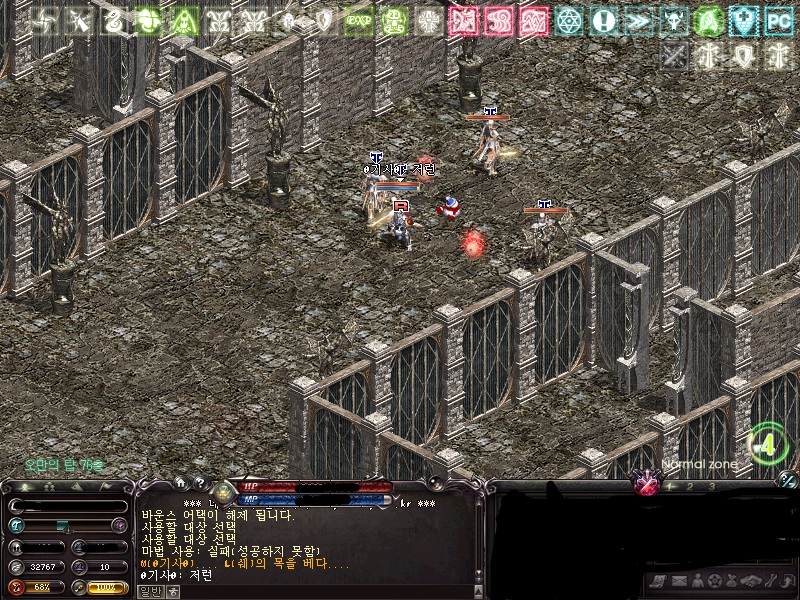
Task: Click the double-arrow haste buff icon
Action: coord(637,21)
